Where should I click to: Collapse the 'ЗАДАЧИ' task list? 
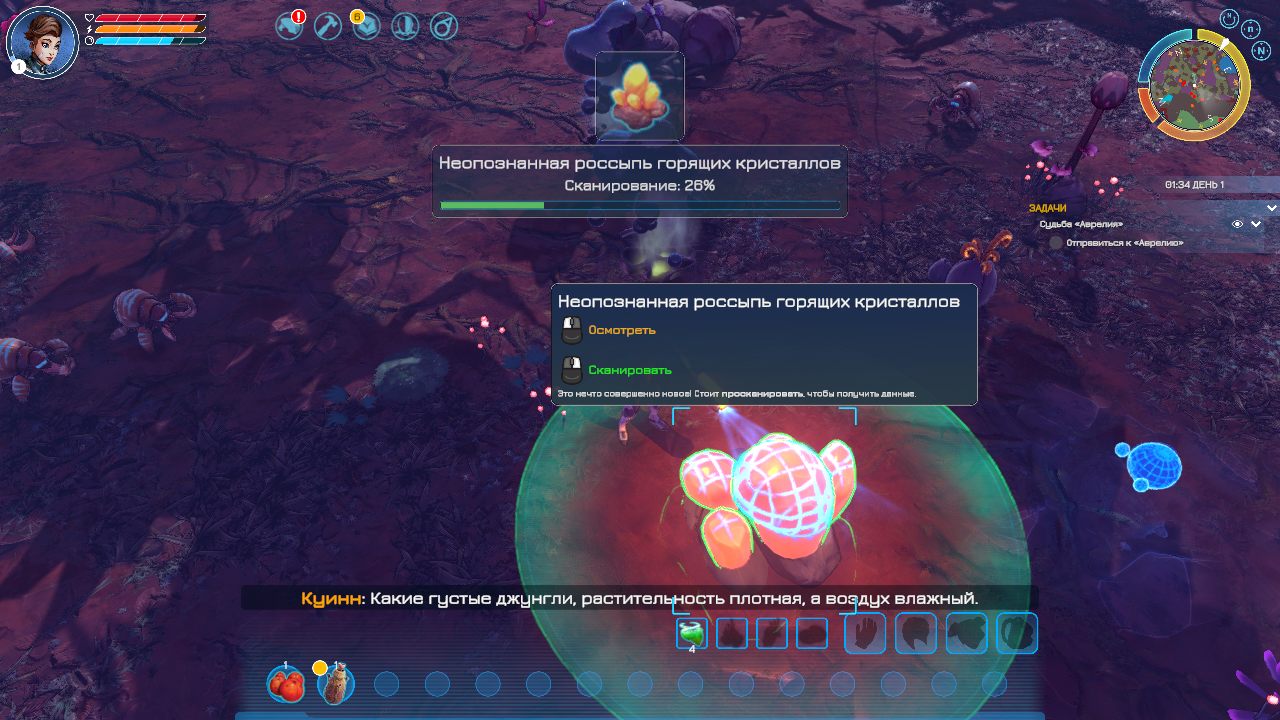coord(1271,208)
